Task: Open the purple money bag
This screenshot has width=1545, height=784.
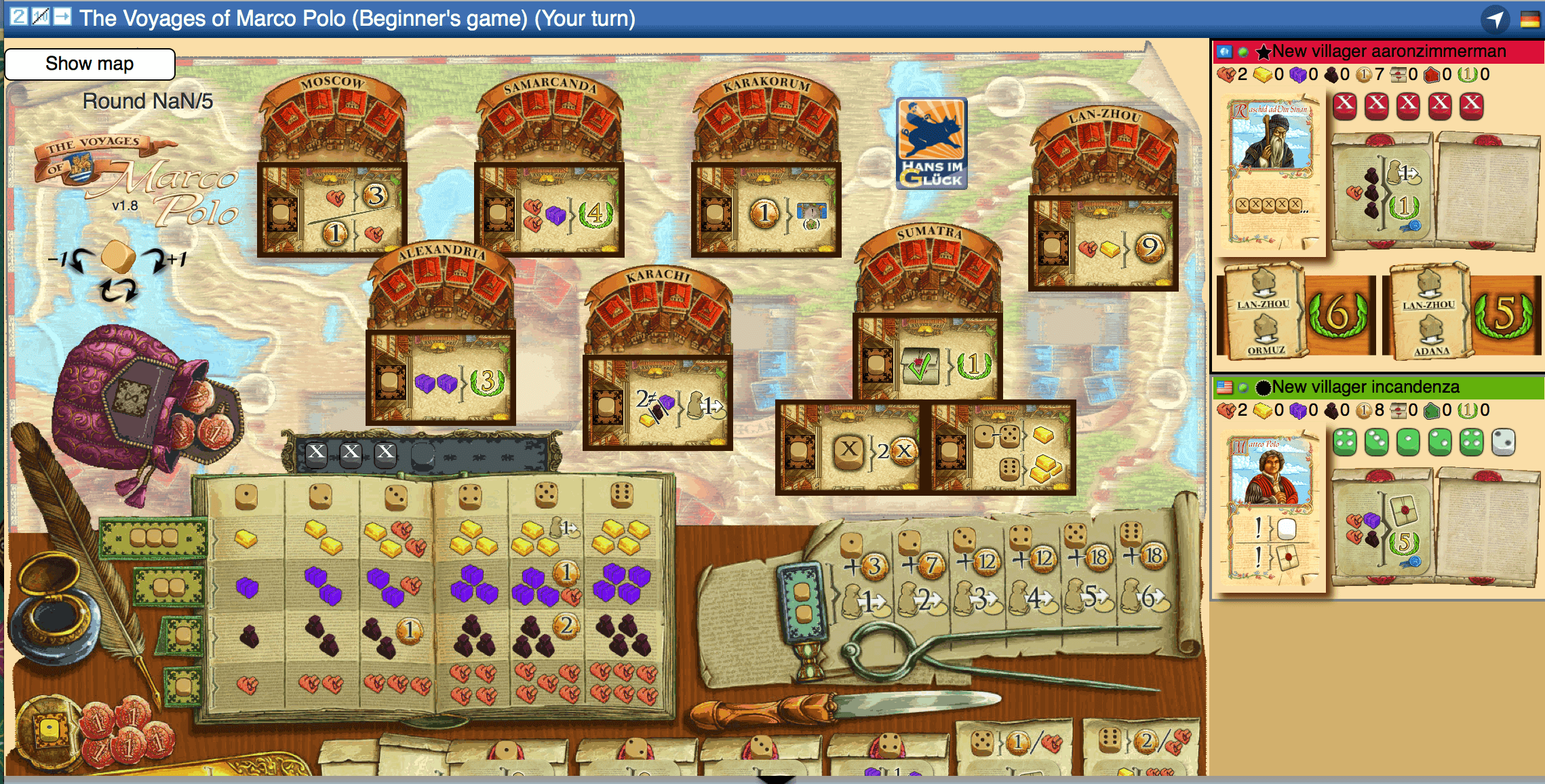Action: pyautogui.click(x=136, y=400)
